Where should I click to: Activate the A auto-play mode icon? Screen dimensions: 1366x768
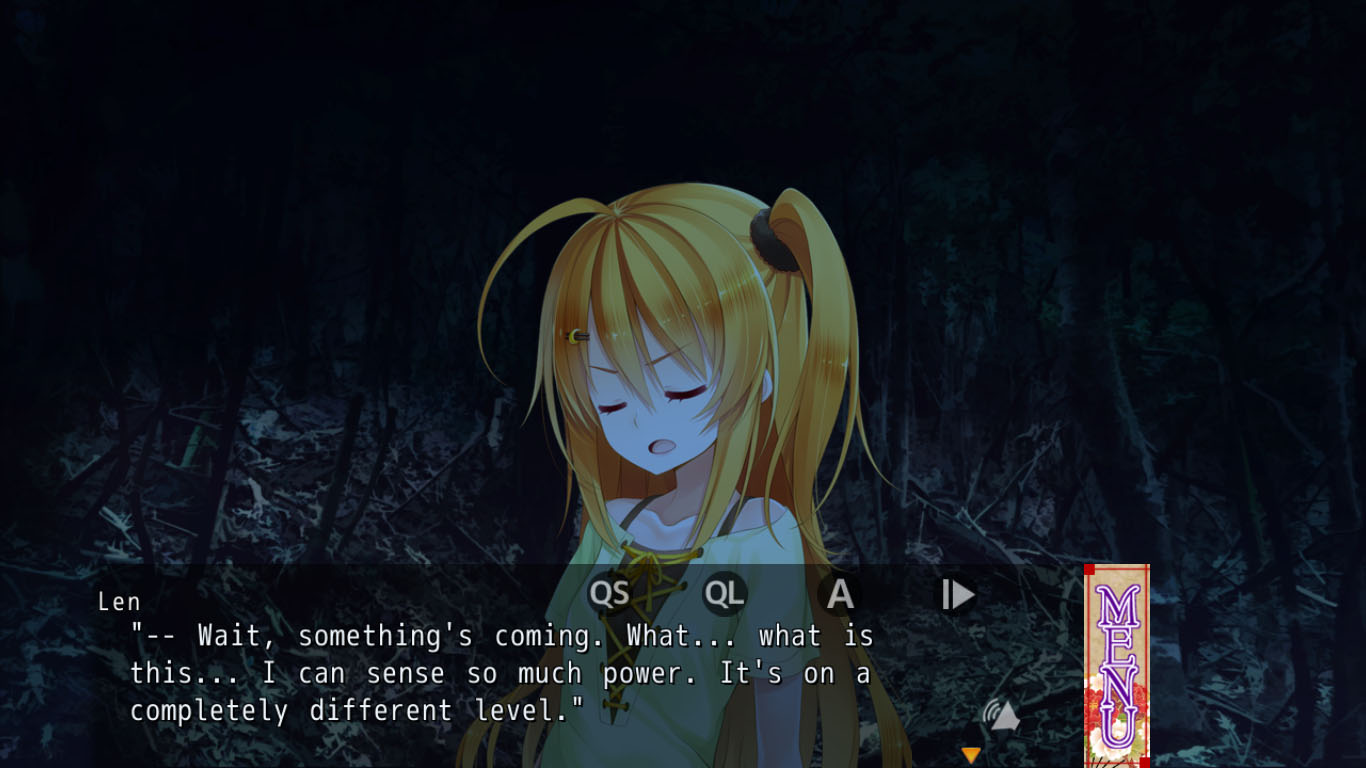[x=839, y=593]
